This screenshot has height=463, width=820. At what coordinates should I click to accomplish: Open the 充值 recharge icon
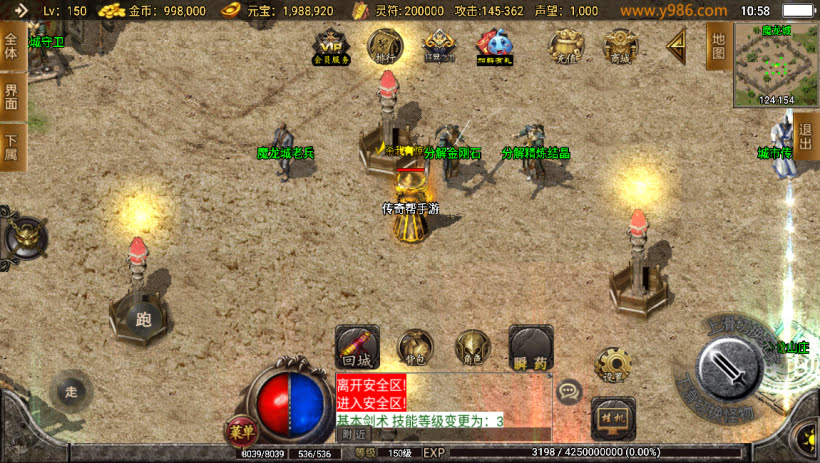568,46
